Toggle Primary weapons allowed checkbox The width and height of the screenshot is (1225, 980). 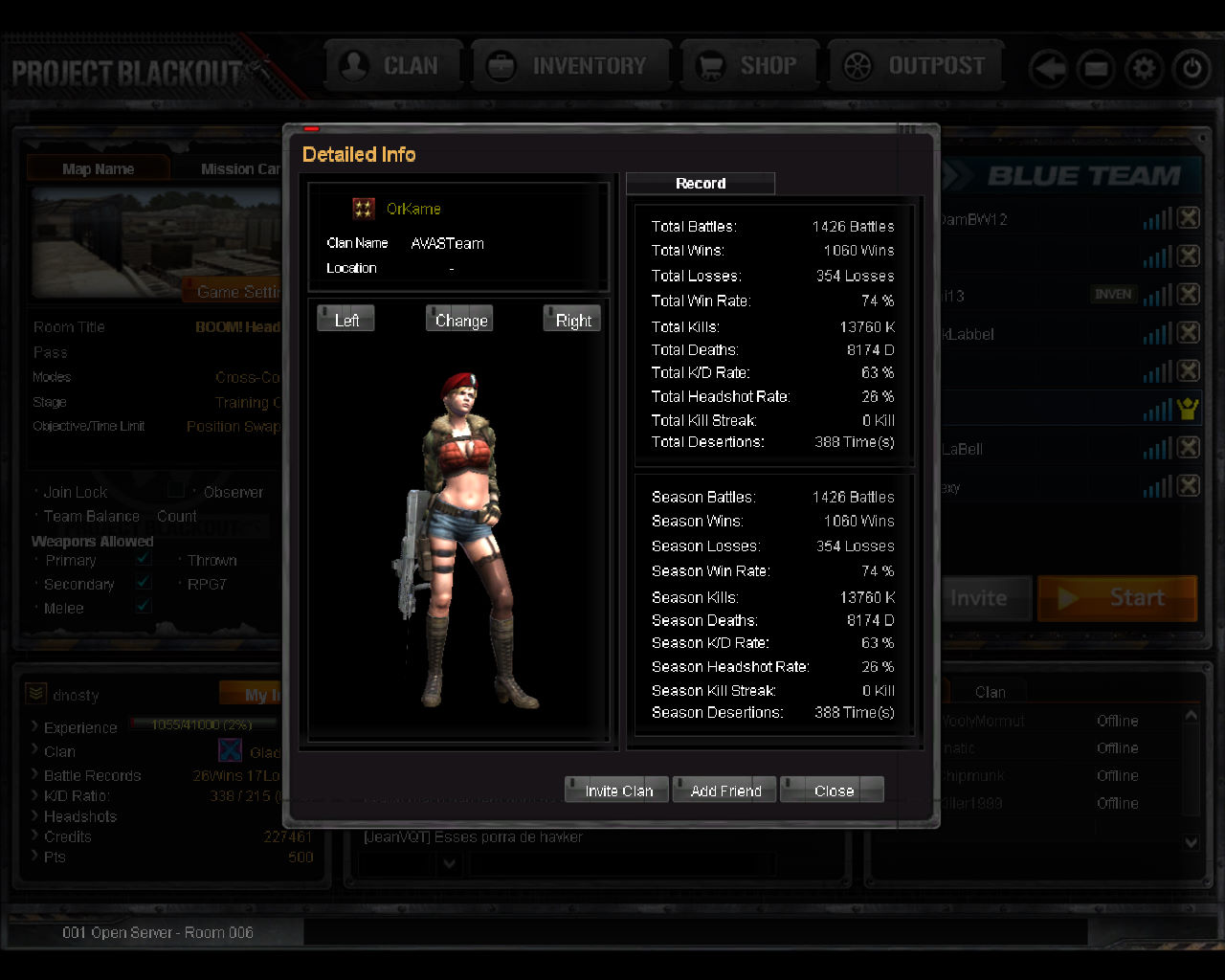(x=144, y=559)
